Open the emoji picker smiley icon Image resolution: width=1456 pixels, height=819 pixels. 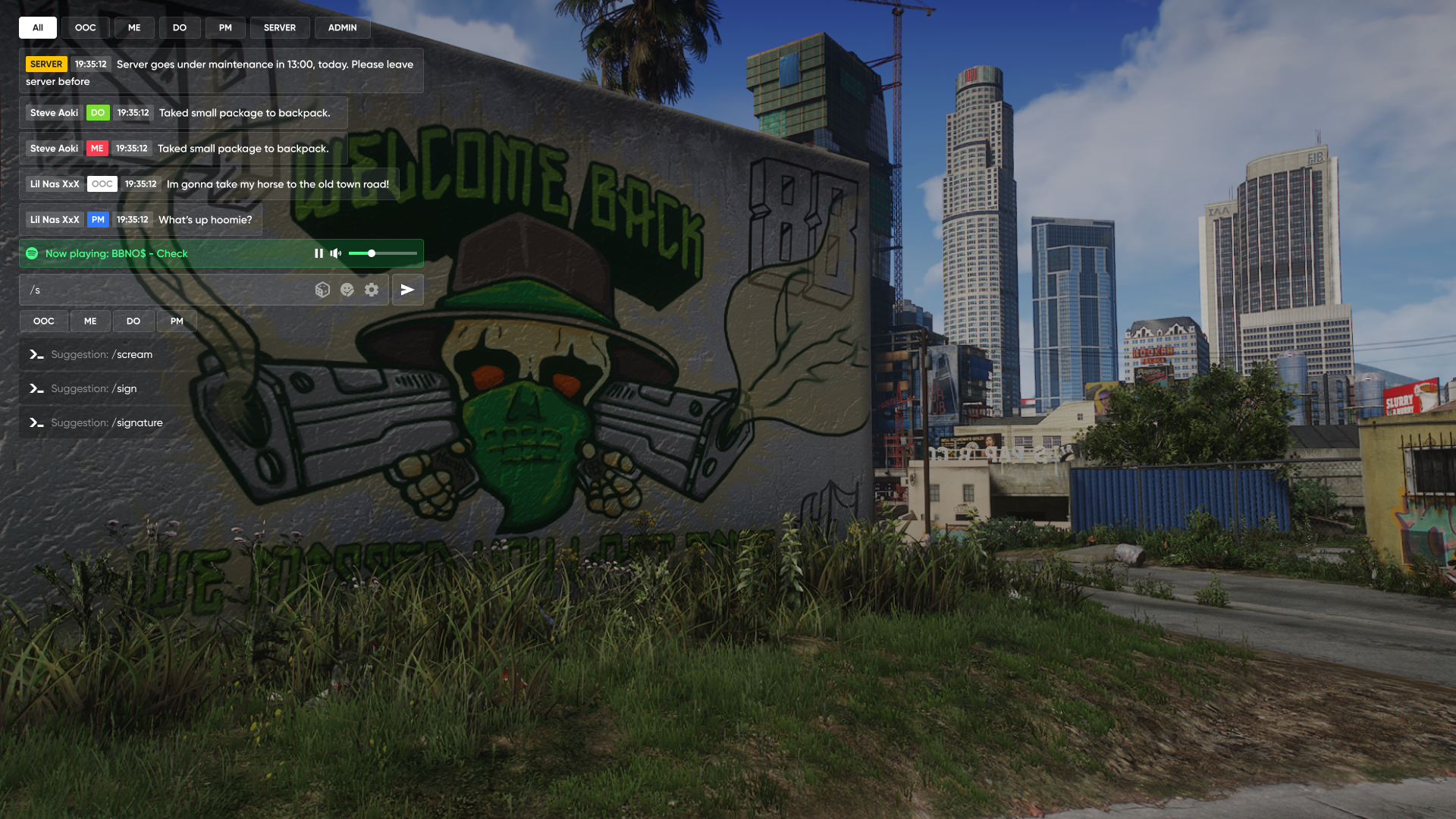347,290
